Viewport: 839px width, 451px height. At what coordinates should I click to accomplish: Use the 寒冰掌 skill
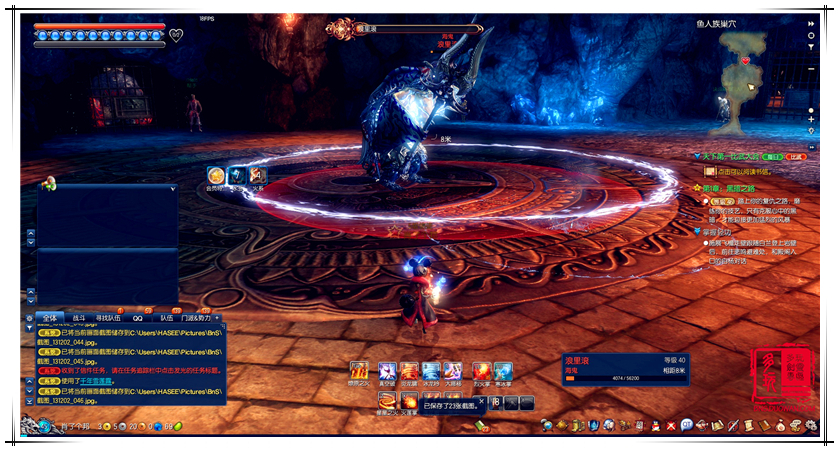tap(503, 371)
